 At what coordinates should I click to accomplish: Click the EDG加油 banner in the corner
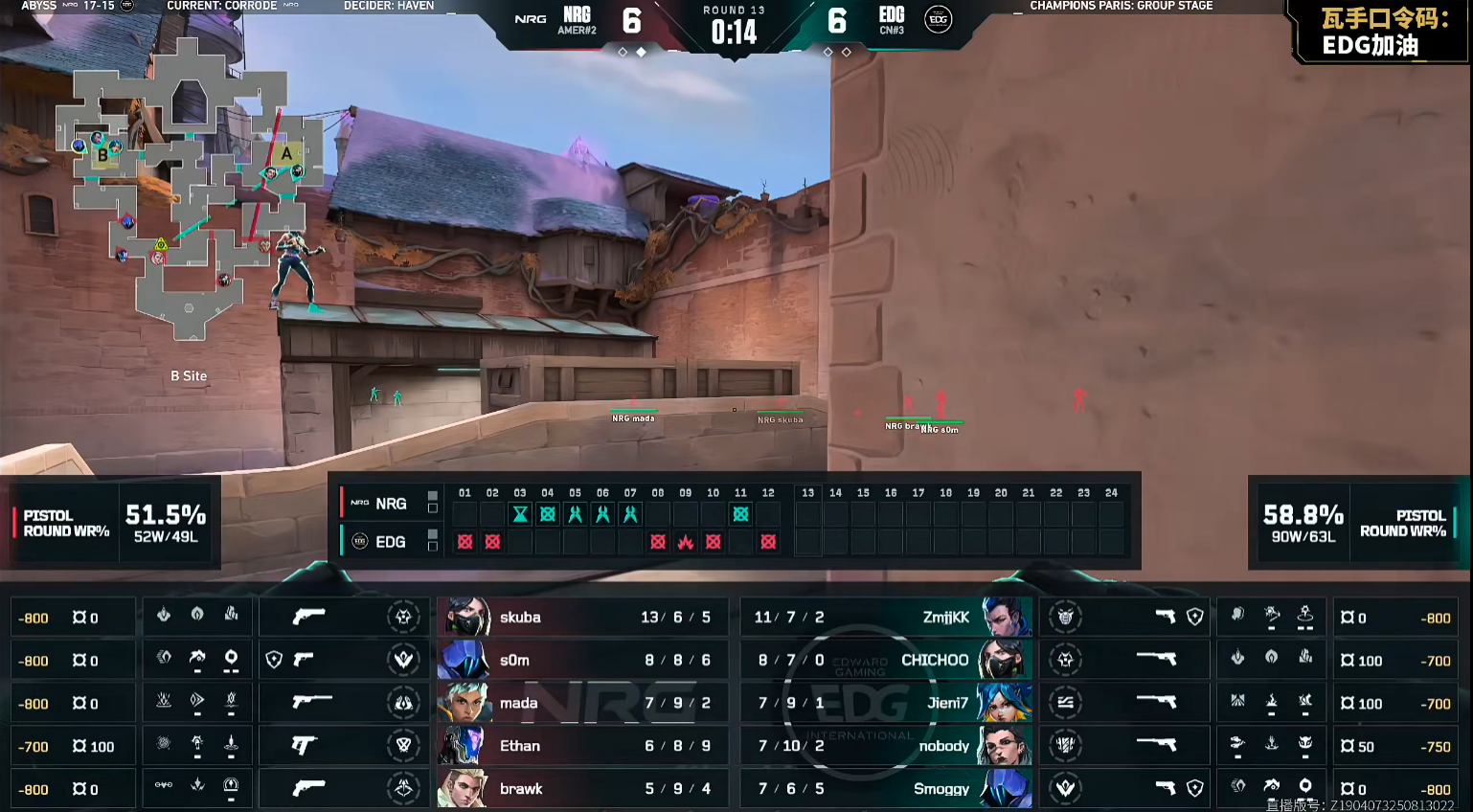1382,33
